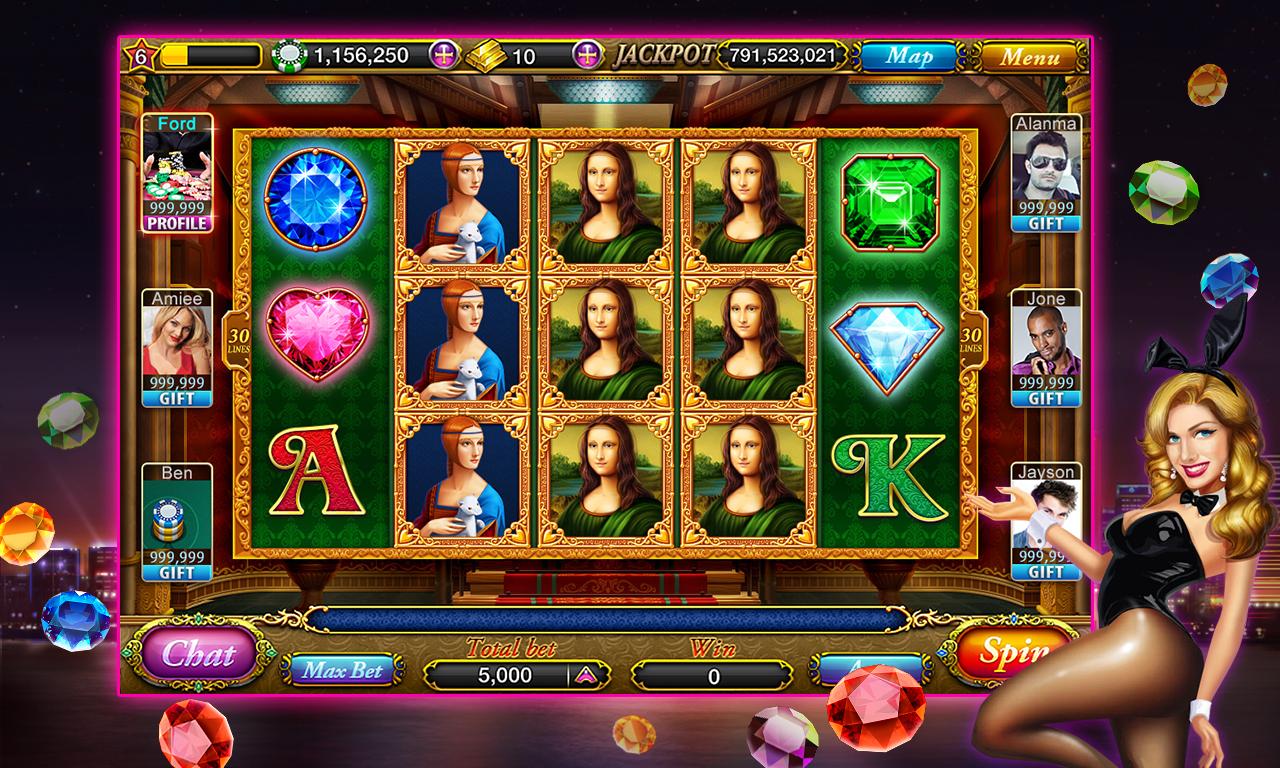
Task: Set the Max Bet
Action: coord(343,670)
